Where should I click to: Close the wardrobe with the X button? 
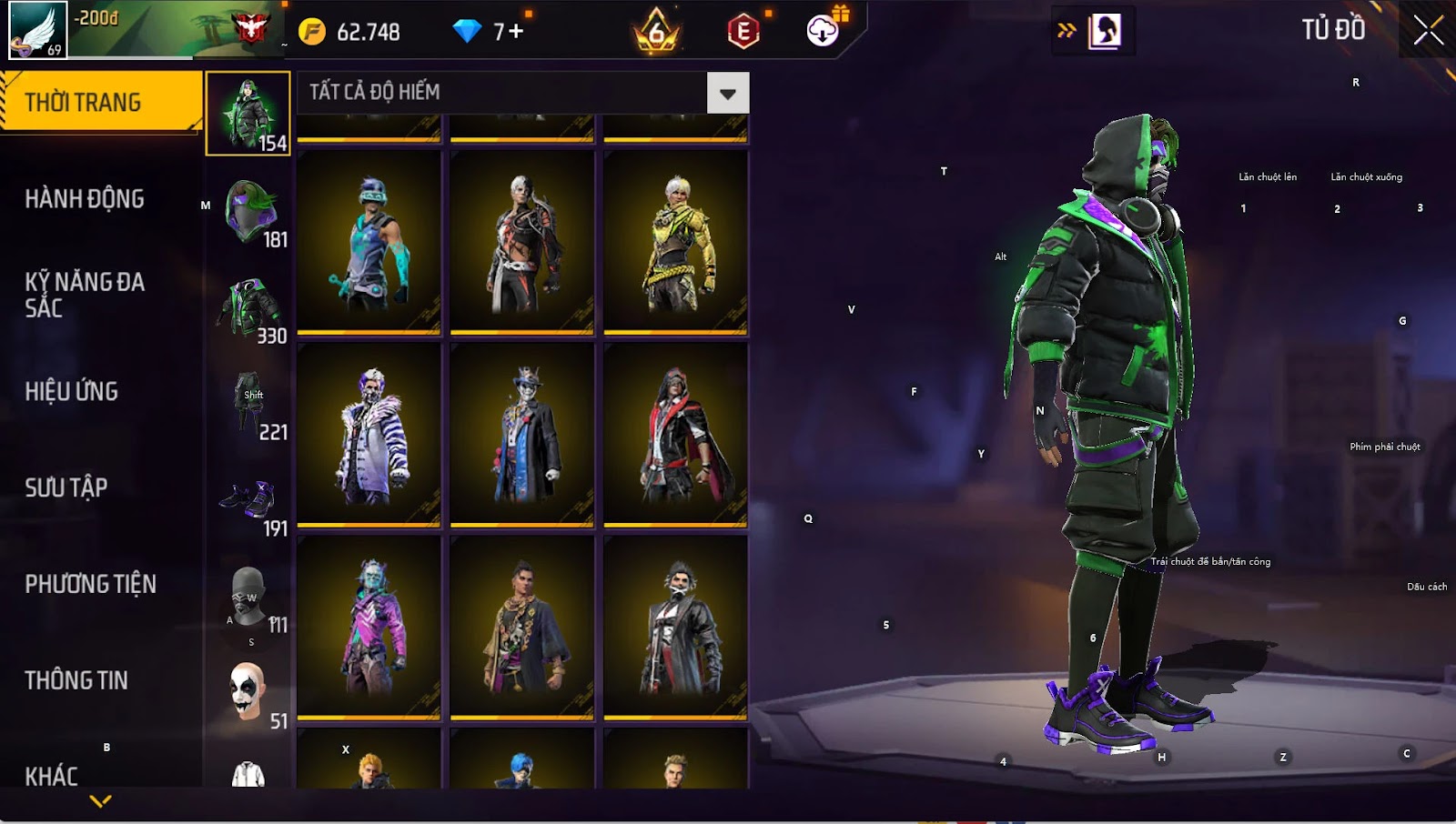coord(1428,31)
